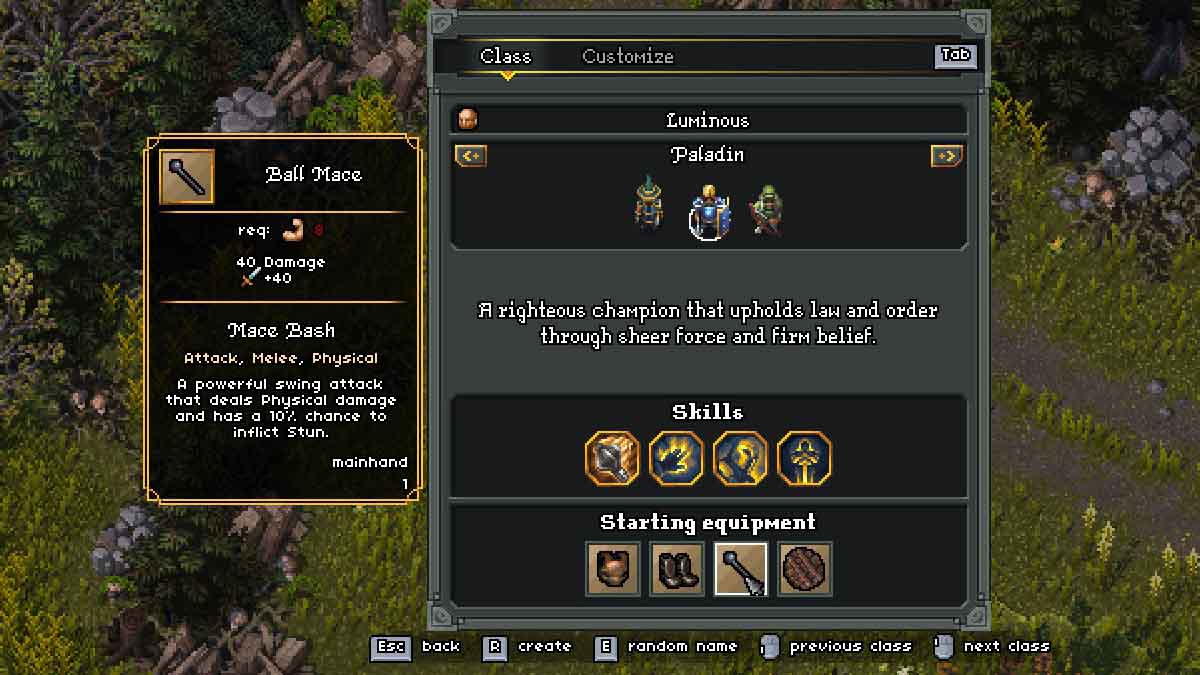
Task: Choose the dark robed class on the left
Action: point(648,205)
